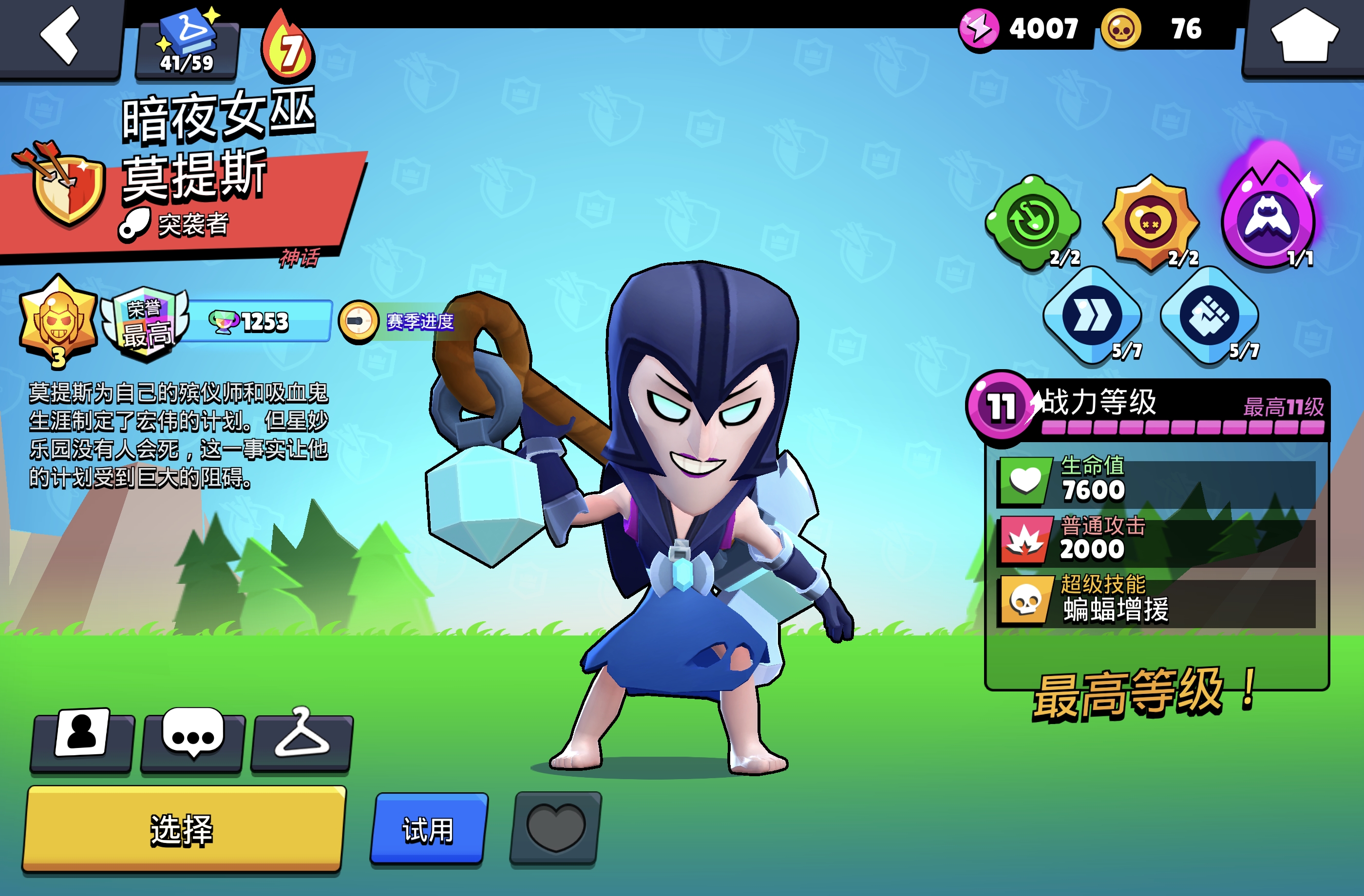1364x896 pixels.
Task: Try the brawler with blue 试用 button
Action: [x=428, y=830]
